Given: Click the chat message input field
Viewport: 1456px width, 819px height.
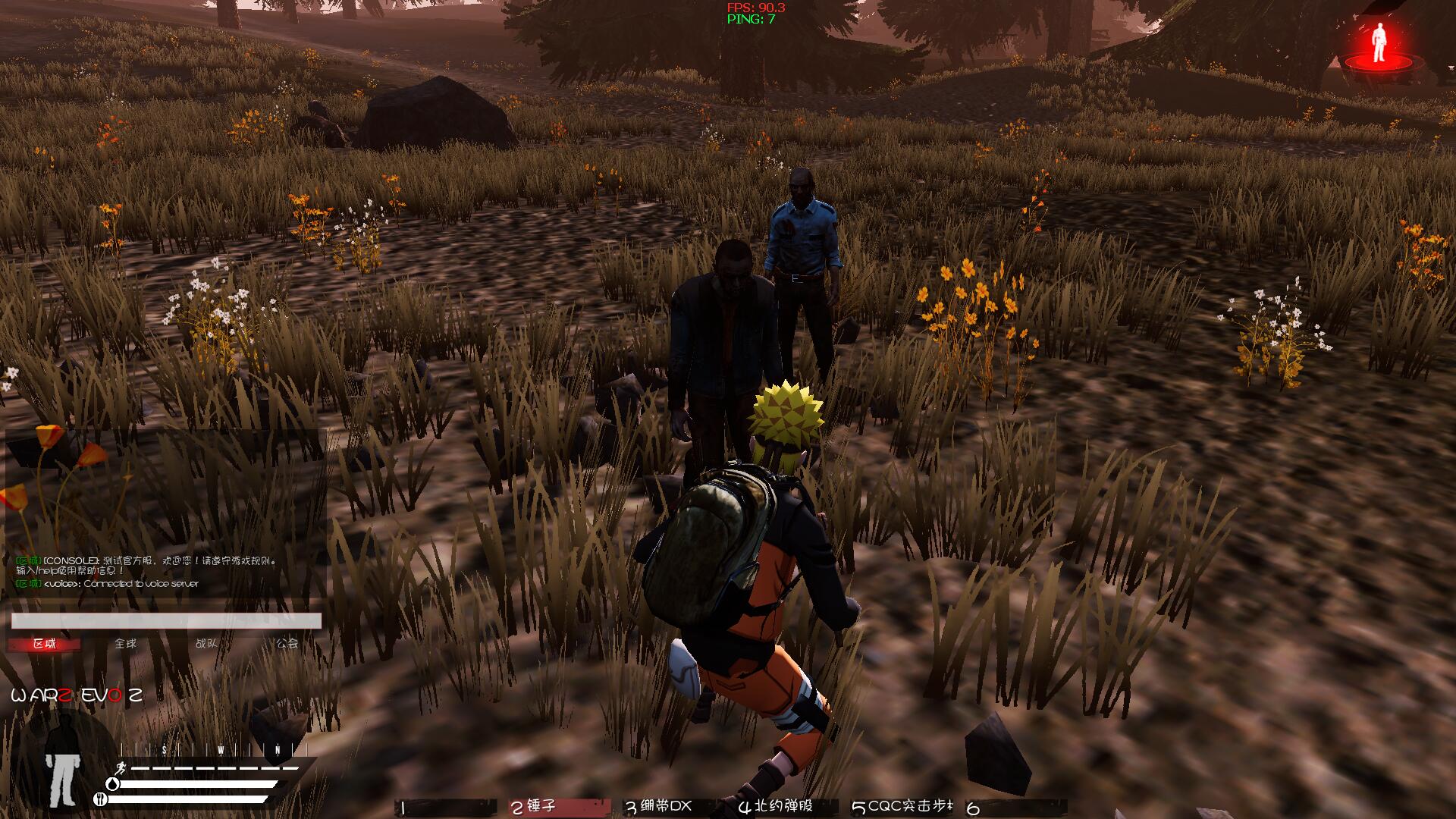Looking at the screenshot, I should coord(166,621).
